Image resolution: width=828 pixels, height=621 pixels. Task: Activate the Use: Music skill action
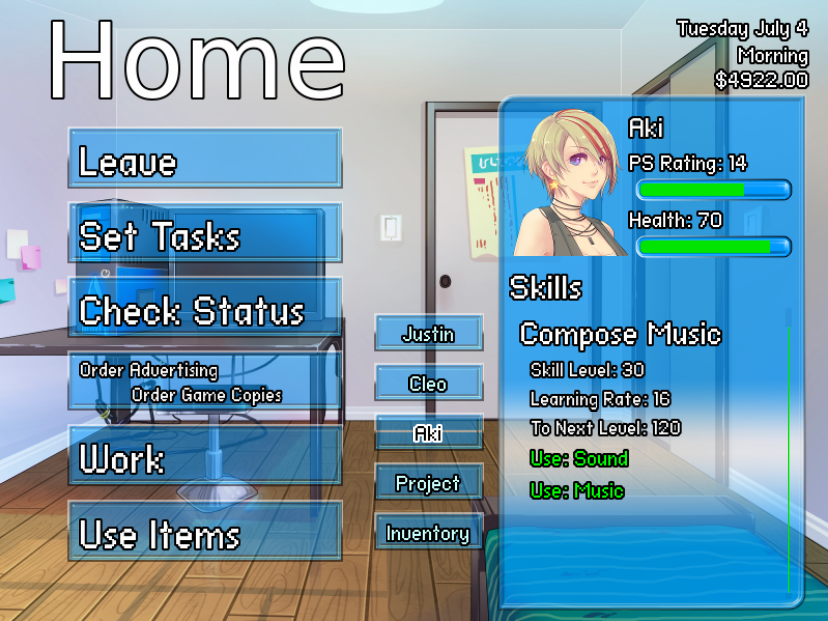(x=577, y=491)
